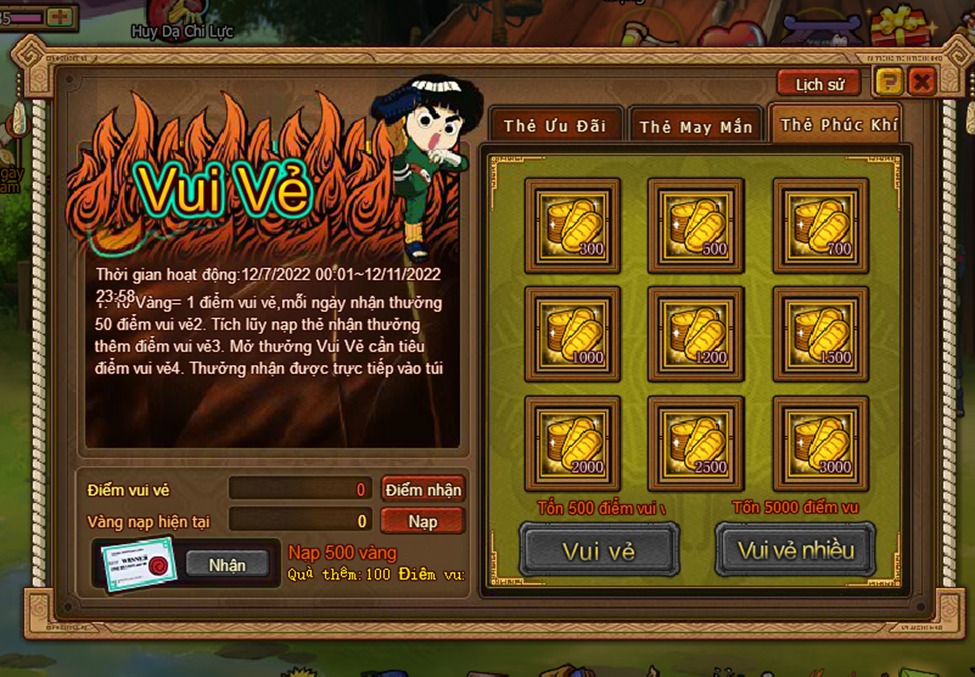
Task: Switch to the Thẻ May Mắn tab
Action: click(695, 127)
